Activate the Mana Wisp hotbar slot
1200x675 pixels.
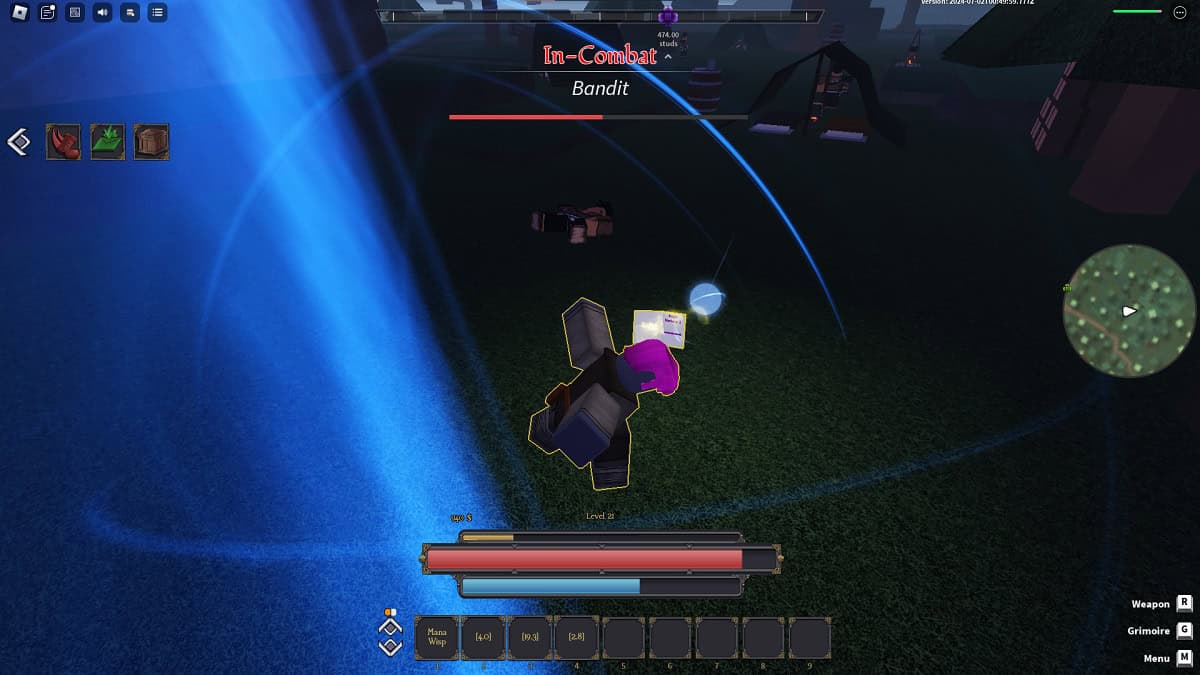(x=437, y=637)
